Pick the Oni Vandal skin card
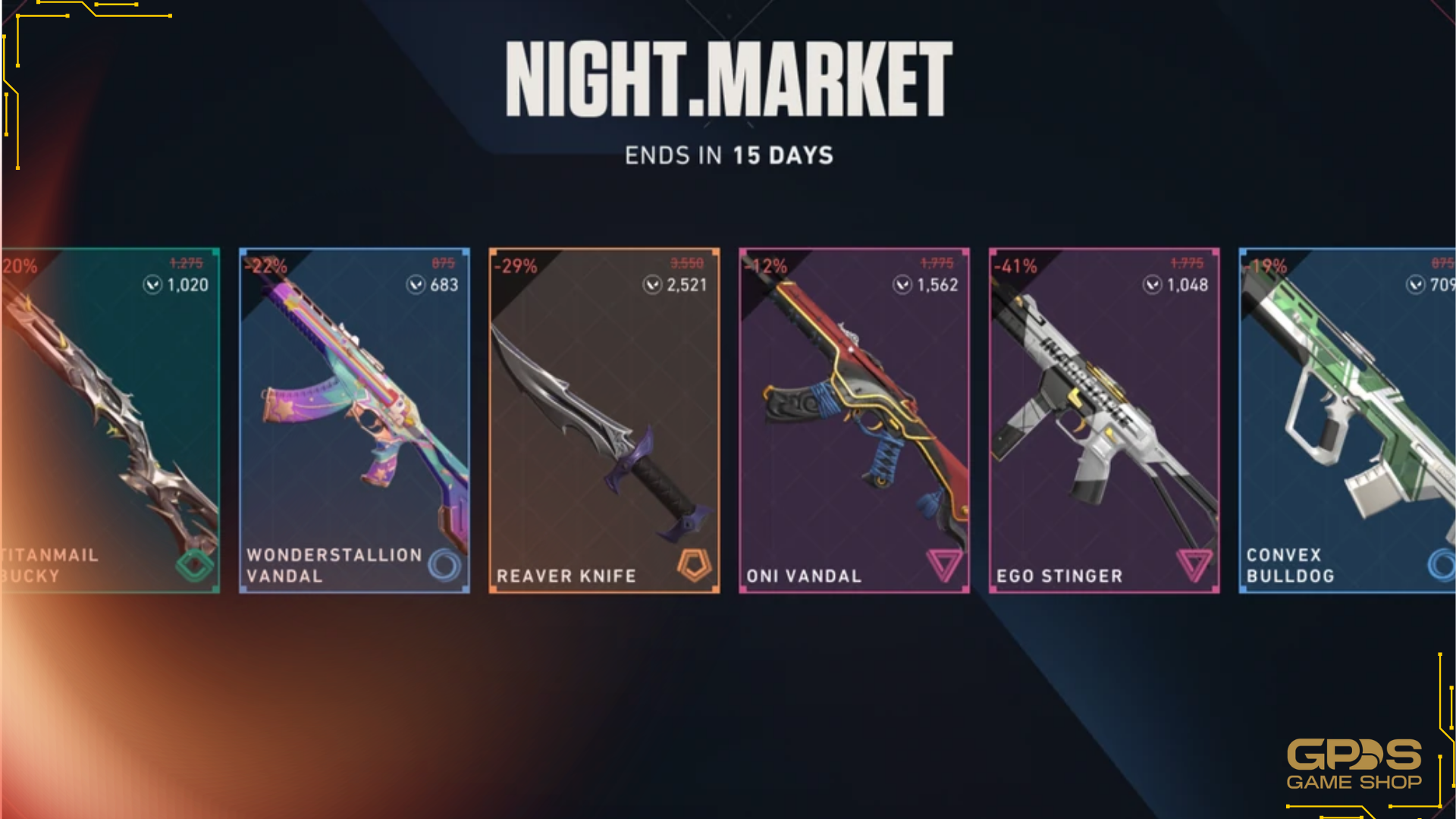This screenshot has width=1456, height=819. (x=854, y=421)
